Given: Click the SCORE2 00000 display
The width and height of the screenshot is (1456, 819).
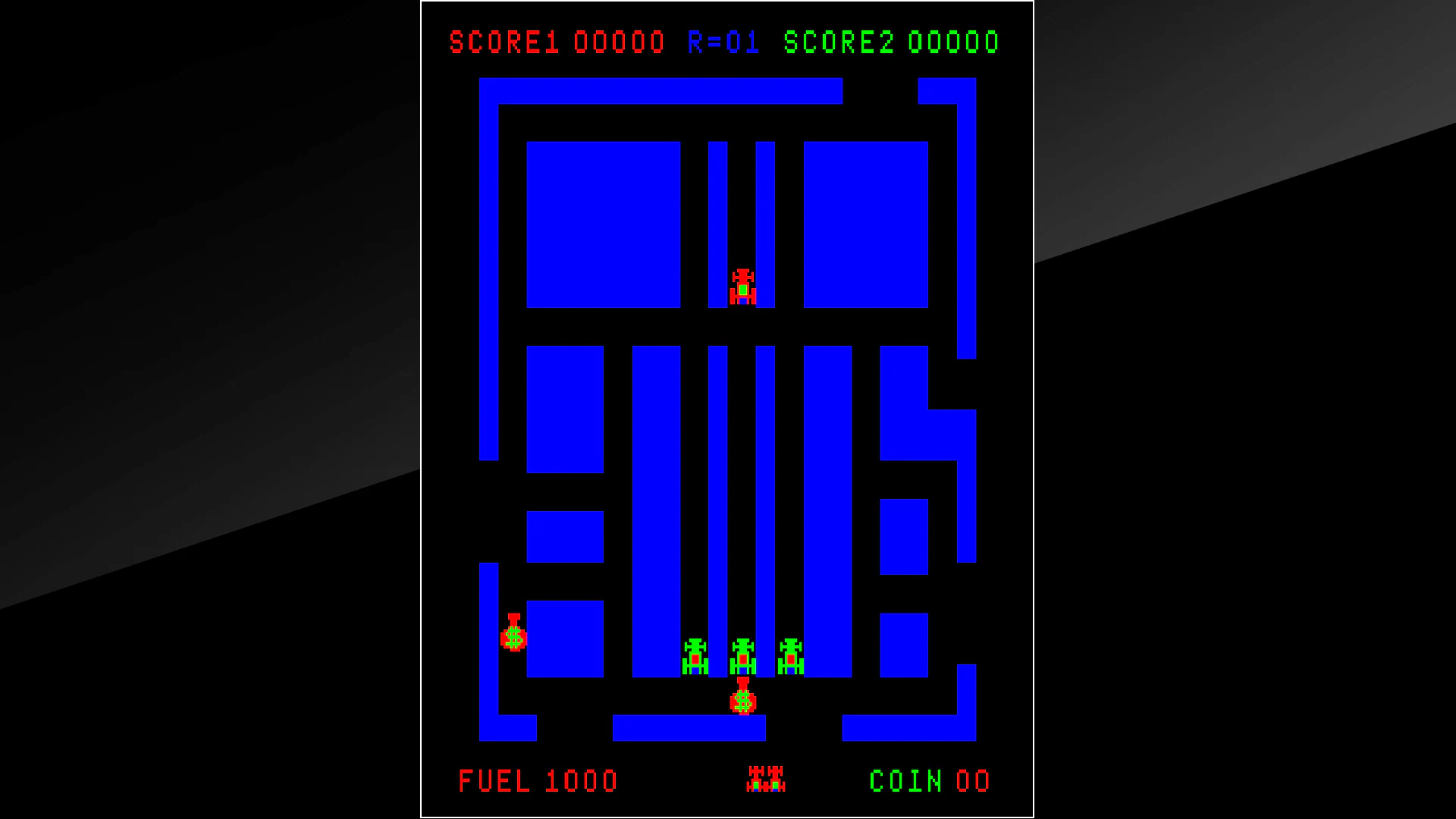Looking at the screenshot, I should coord(890,42).
